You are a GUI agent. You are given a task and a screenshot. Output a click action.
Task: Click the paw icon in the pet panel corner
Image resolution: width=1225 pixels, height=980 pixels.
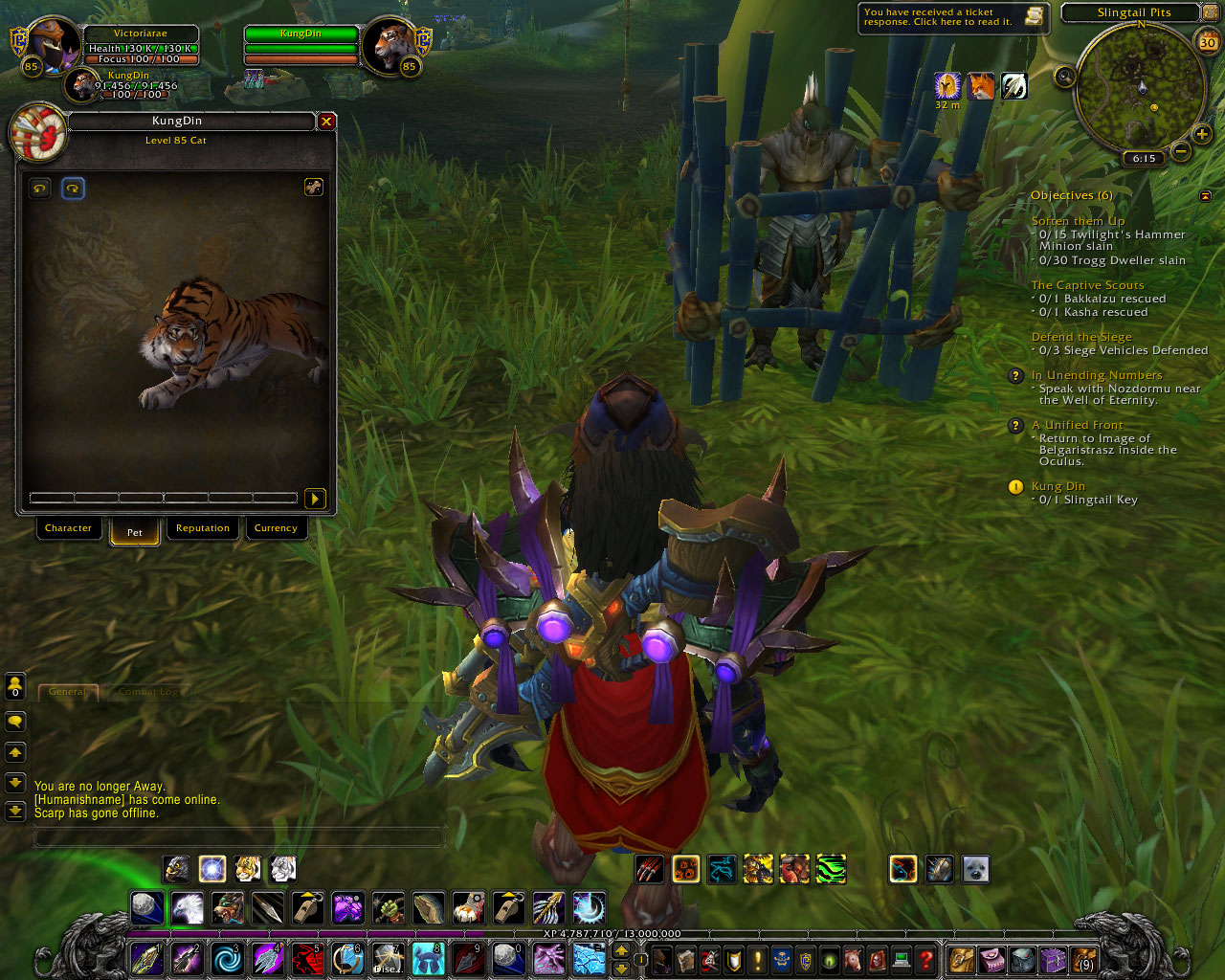coord(314,188)
